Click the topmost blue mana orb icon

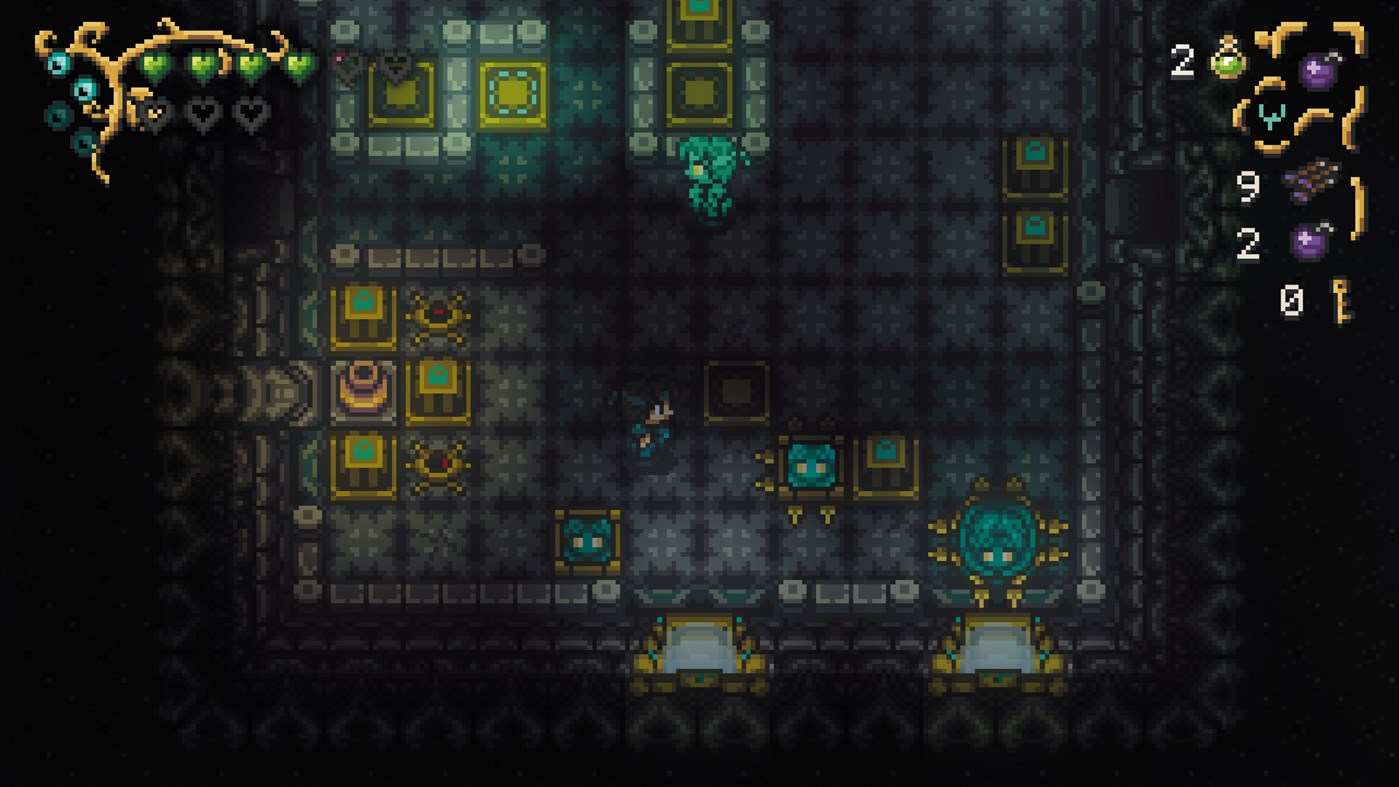pyautogui.click(x=59, y=62)
